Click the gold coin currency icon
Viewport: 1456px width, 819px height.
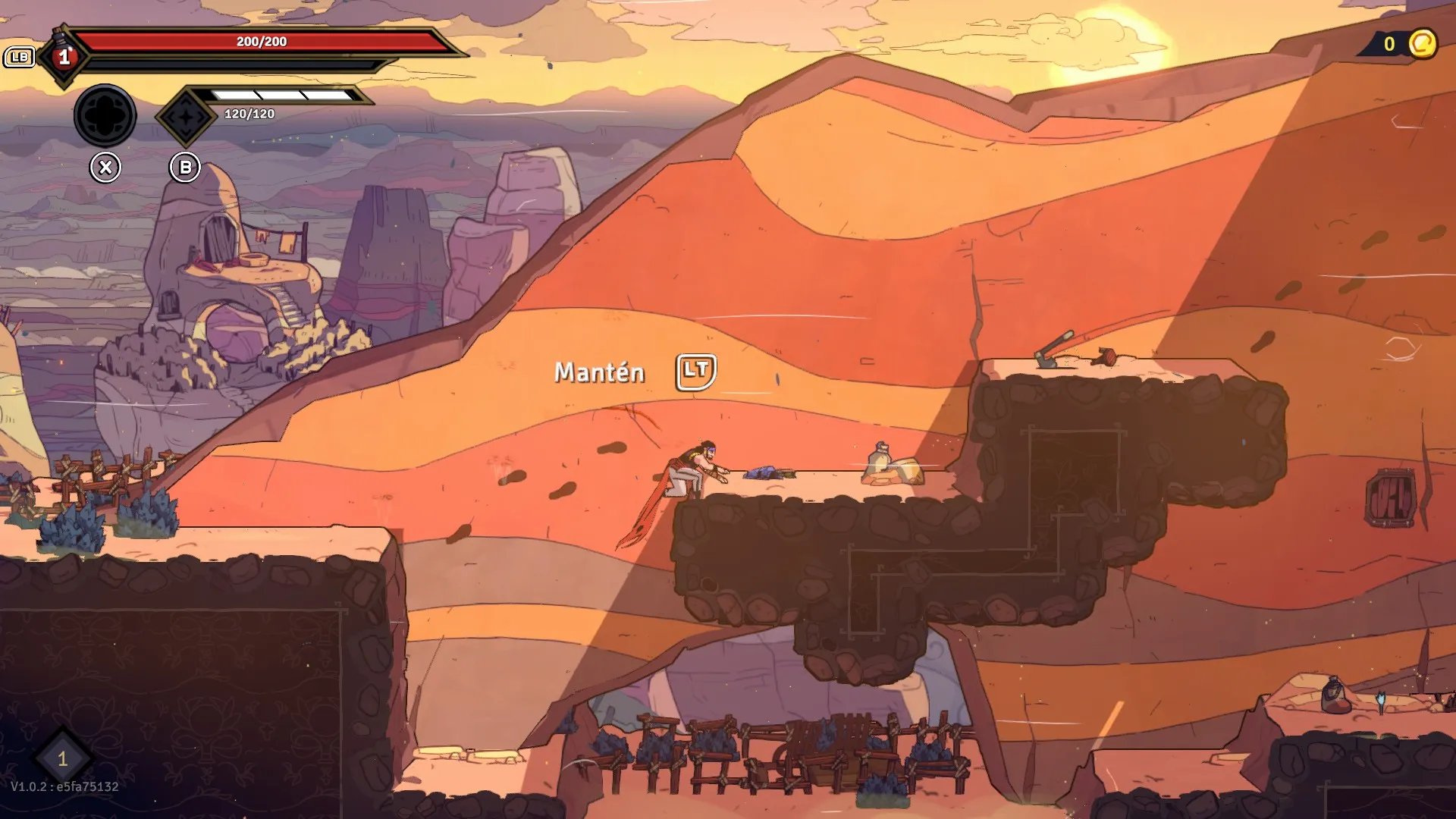click(x=1423, y=44)
